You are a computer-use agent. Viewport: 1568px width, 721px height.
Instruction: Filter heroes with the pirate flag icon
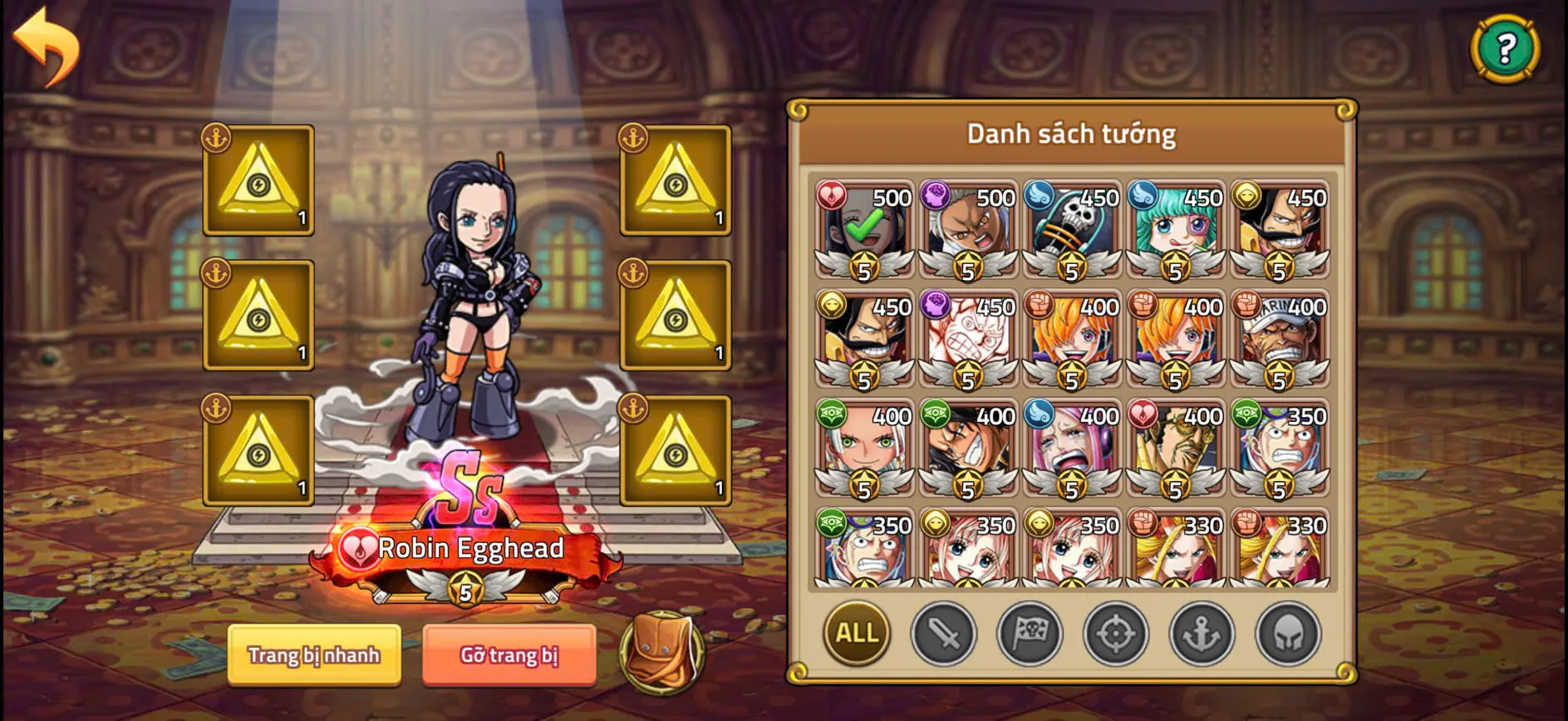pos(1029,634)
